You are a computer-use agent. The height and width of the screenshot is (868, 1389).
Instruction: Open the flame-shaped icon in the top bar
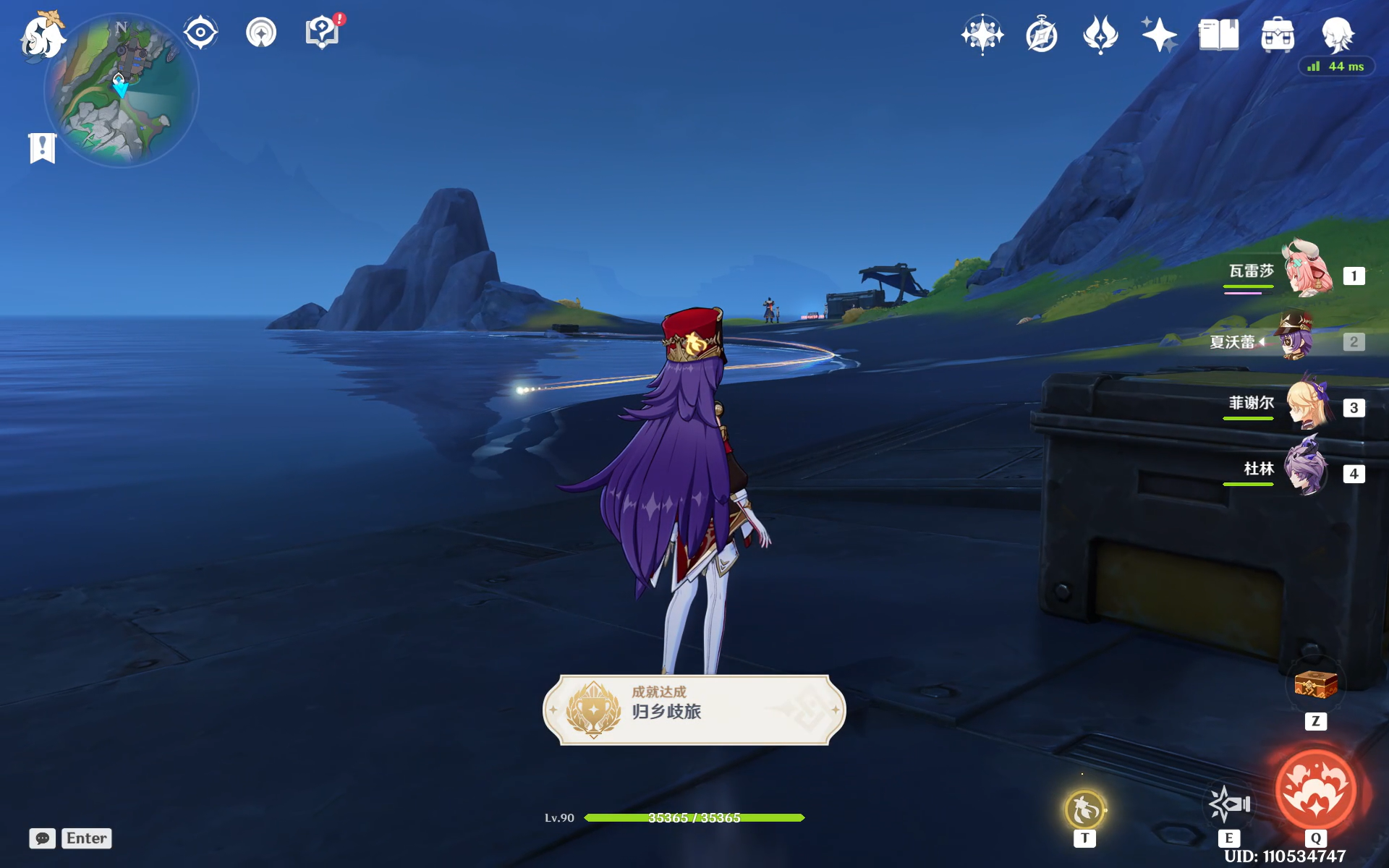(1100, 35)
